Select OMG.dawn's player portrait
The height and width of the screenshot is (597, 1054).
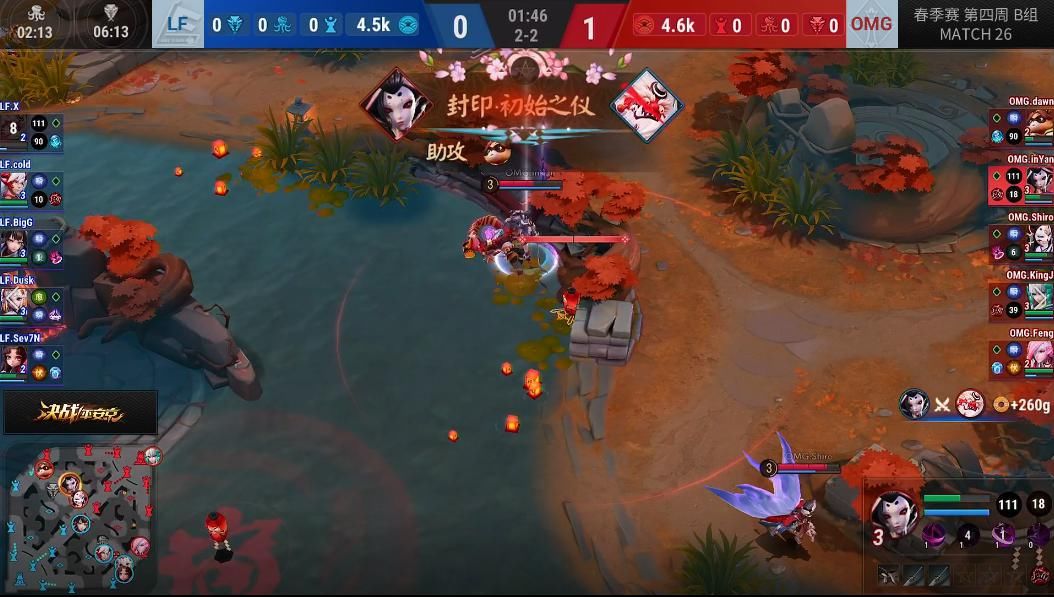(1040, 124)
